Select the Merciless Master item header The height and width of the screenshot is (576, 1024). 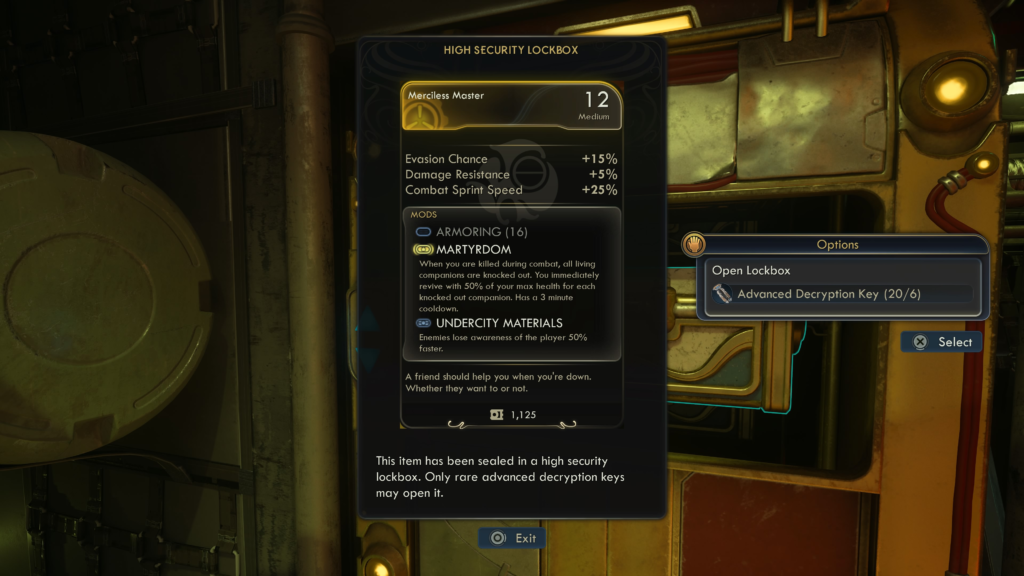[511, 106]
